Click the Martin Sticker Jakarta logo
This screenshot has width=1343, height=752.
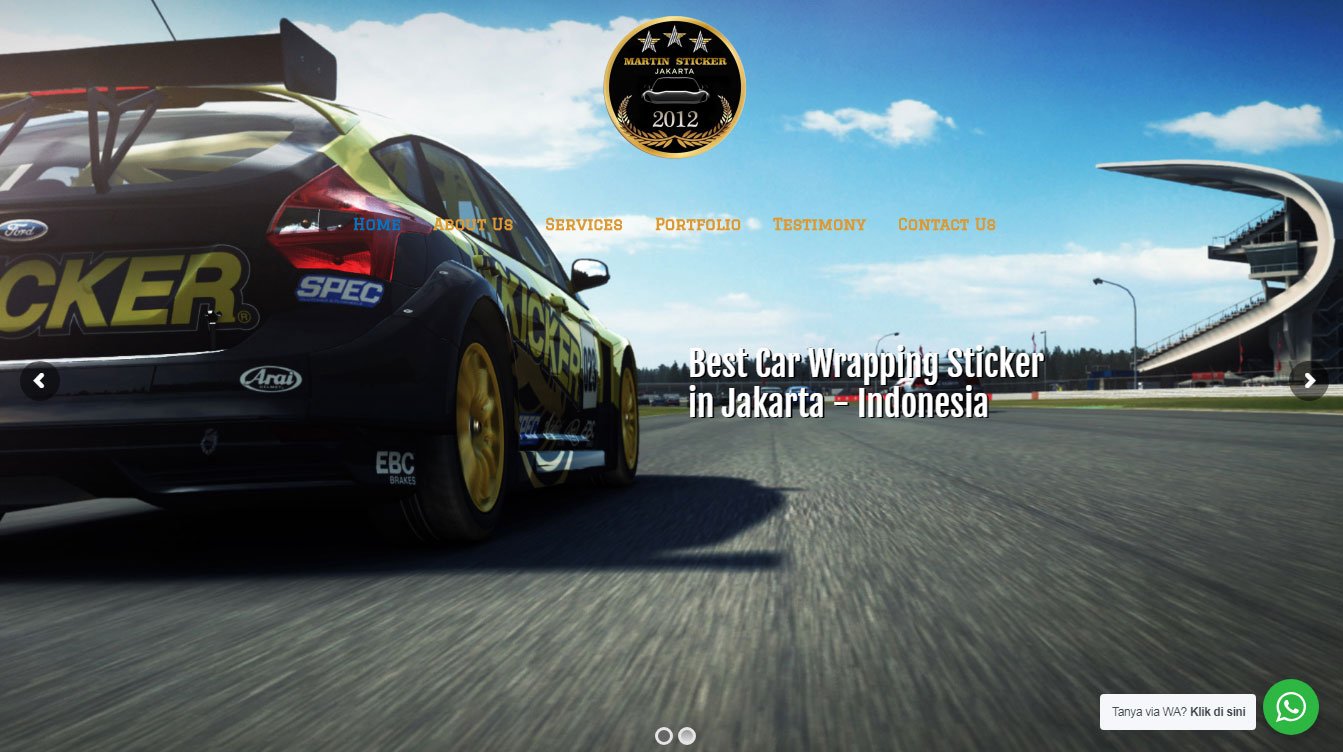click(675, 87)
